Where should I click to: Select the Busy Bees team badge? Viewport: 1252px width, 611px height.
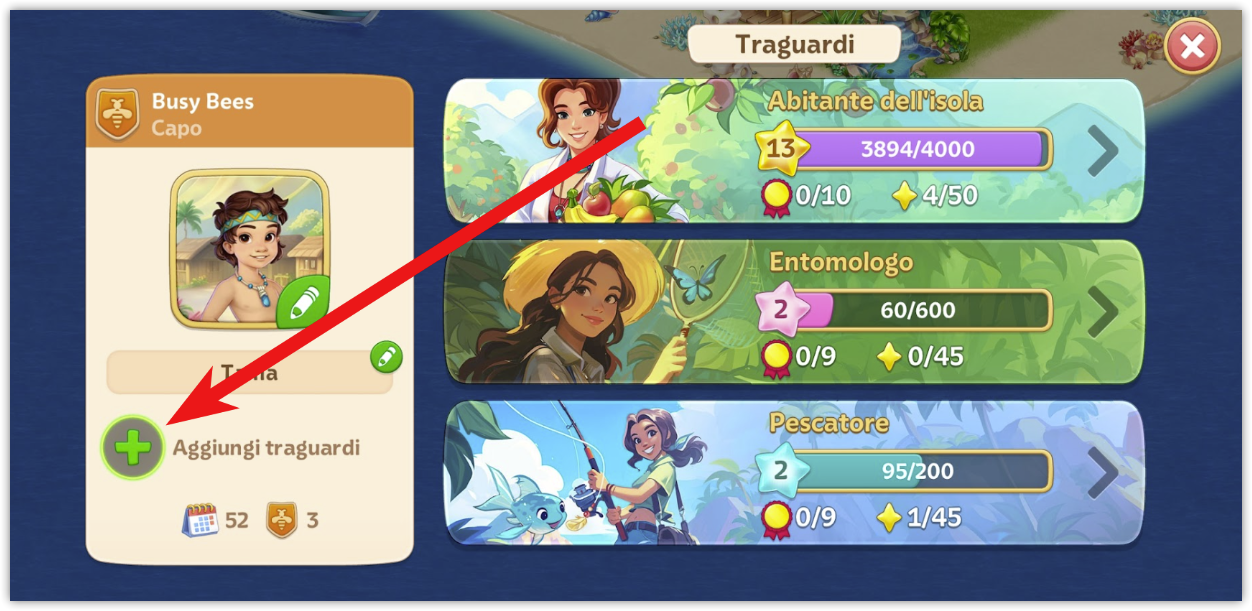pyautogui.click(x=117, y=114)
